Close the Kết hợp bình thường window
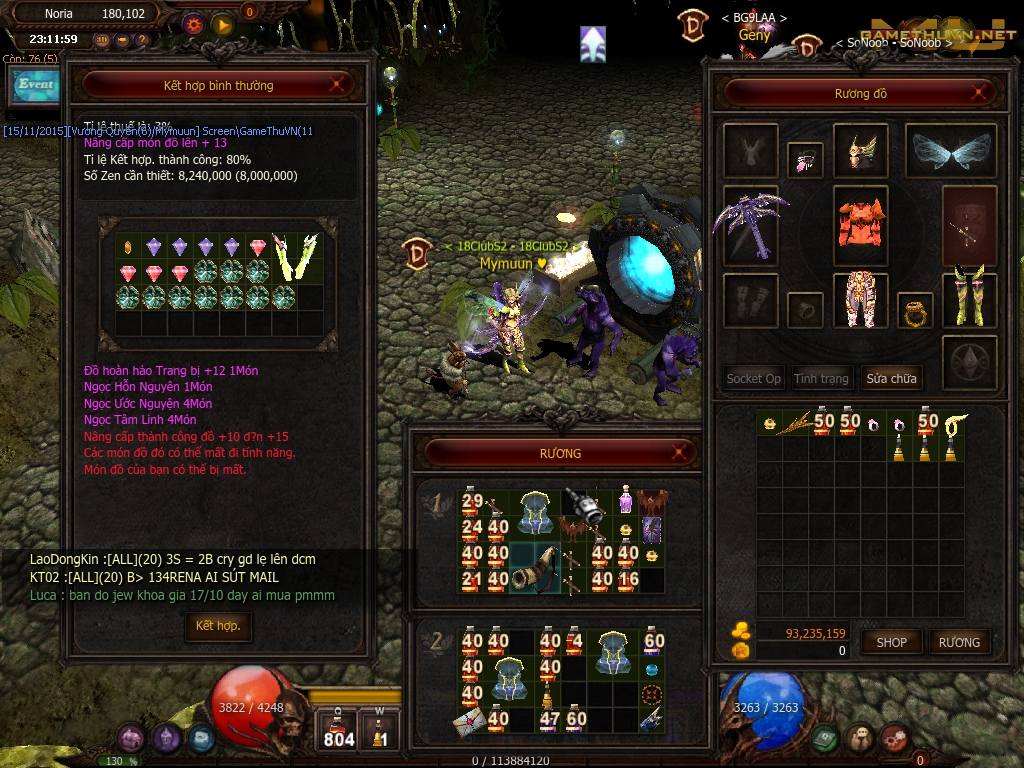The image size is (1024, 768). pos(339,85)
